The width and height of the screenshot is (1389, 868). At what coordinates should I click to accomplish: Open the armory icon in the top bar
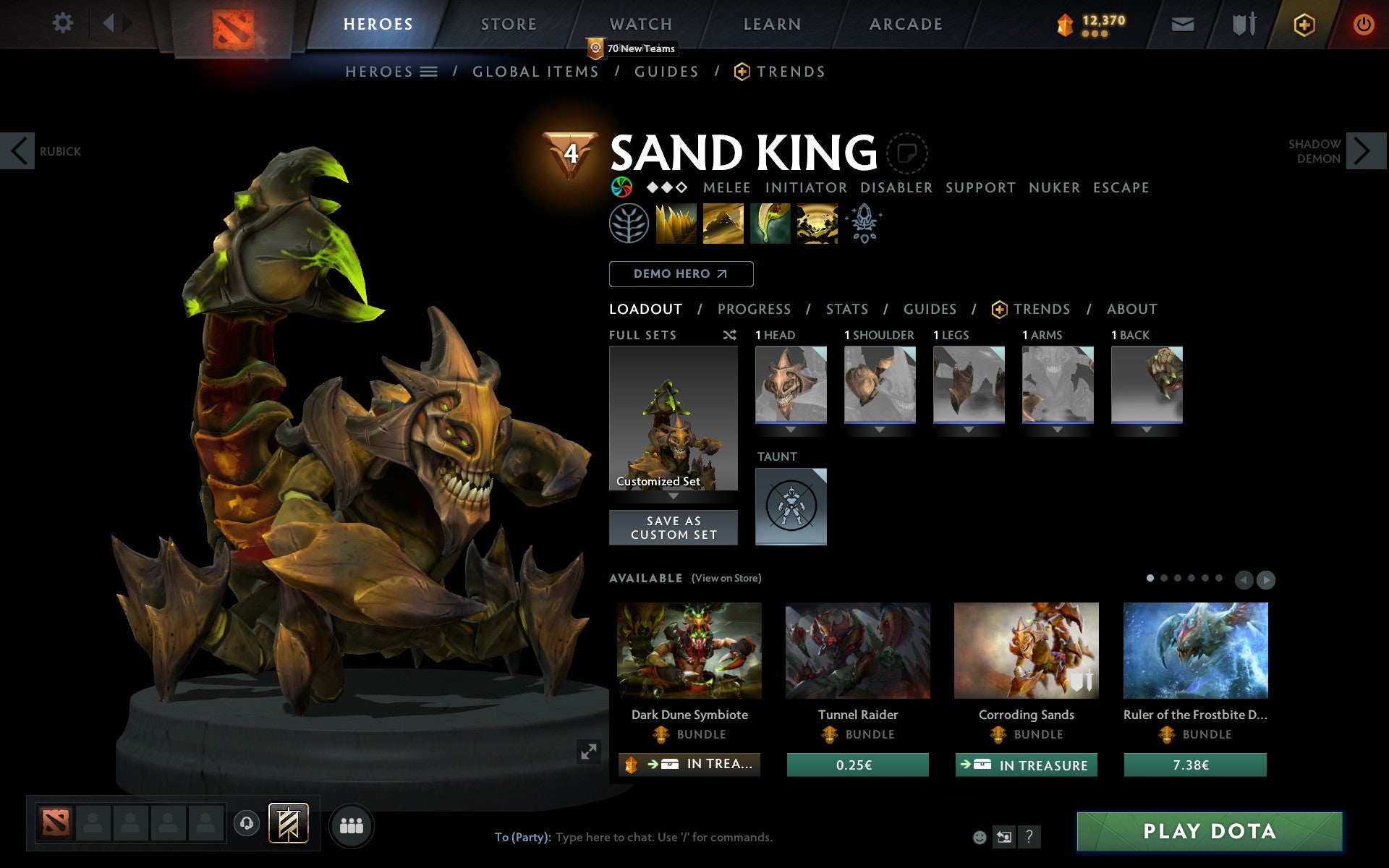click(1243, 23)
